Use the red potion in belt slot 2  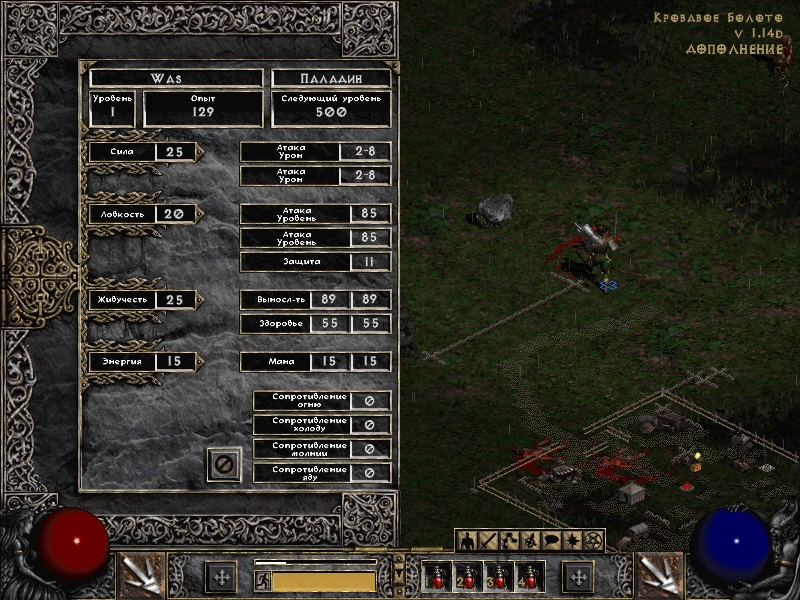pos(467,577)
